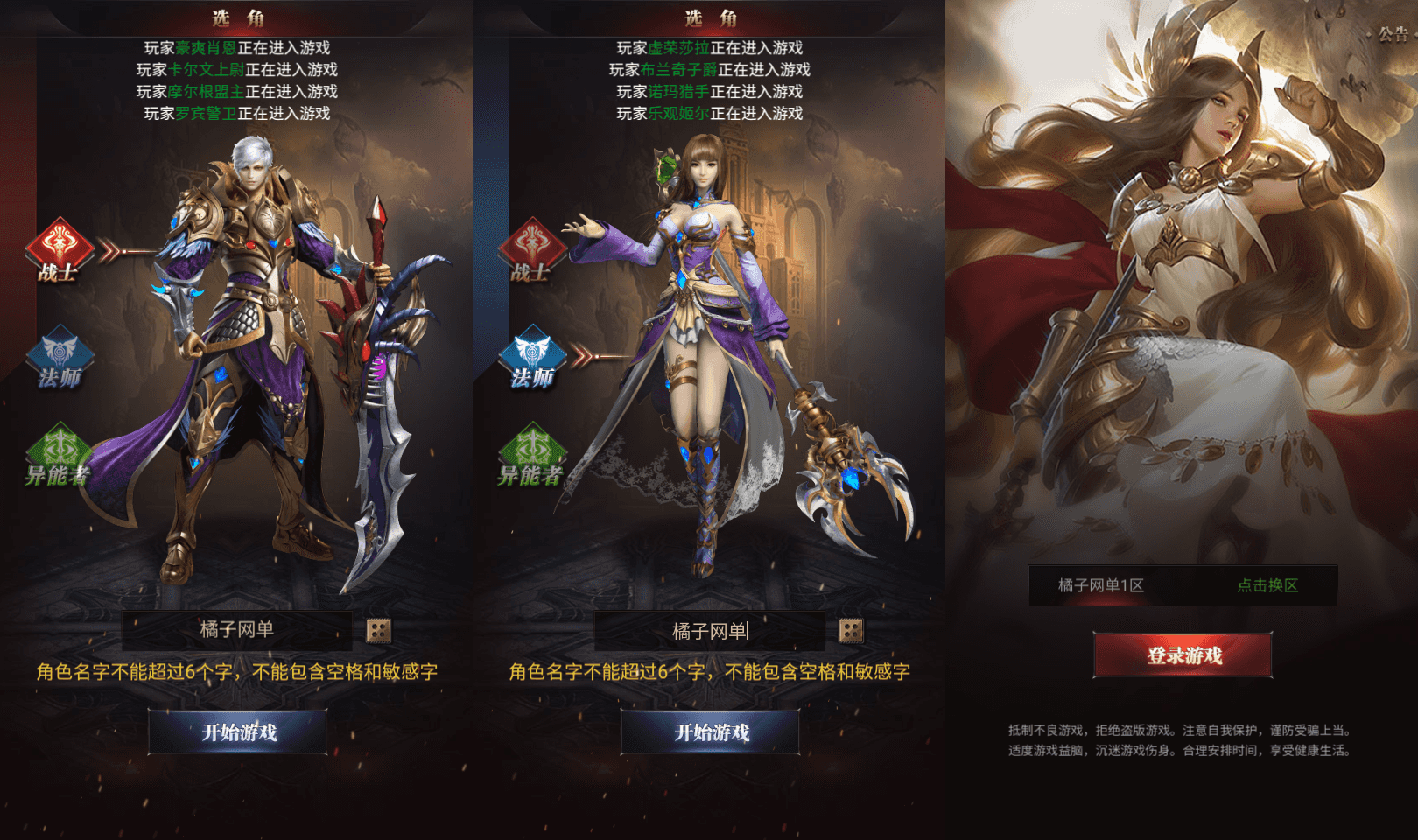The height and width of the screenshot is (840, 1418).
Task: Click player name 虚荣莎拉 entering the game
Action: point(681,50)
